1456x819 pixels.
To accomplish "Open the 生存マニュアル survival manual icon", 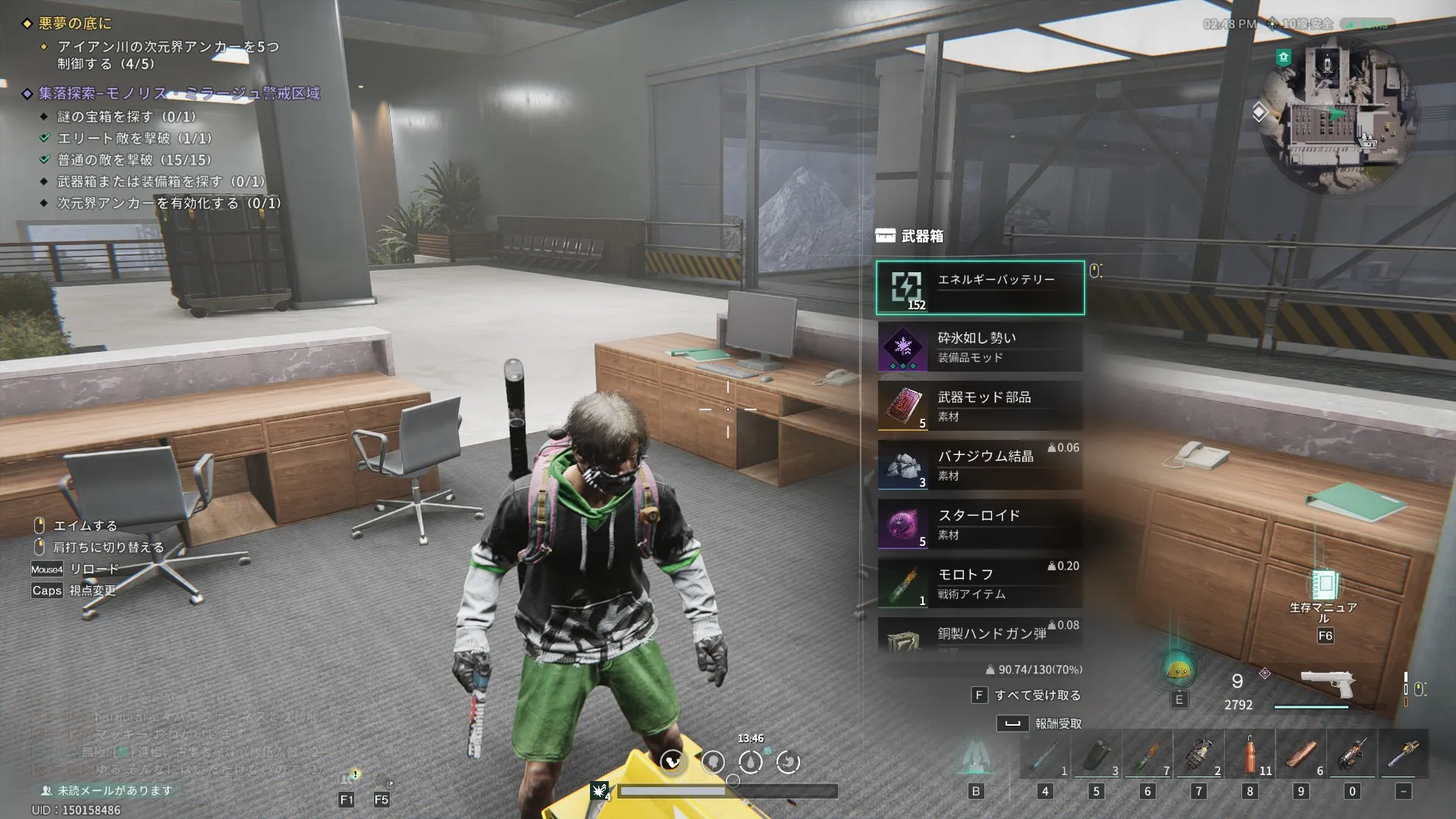I will tap(1324, 586).
